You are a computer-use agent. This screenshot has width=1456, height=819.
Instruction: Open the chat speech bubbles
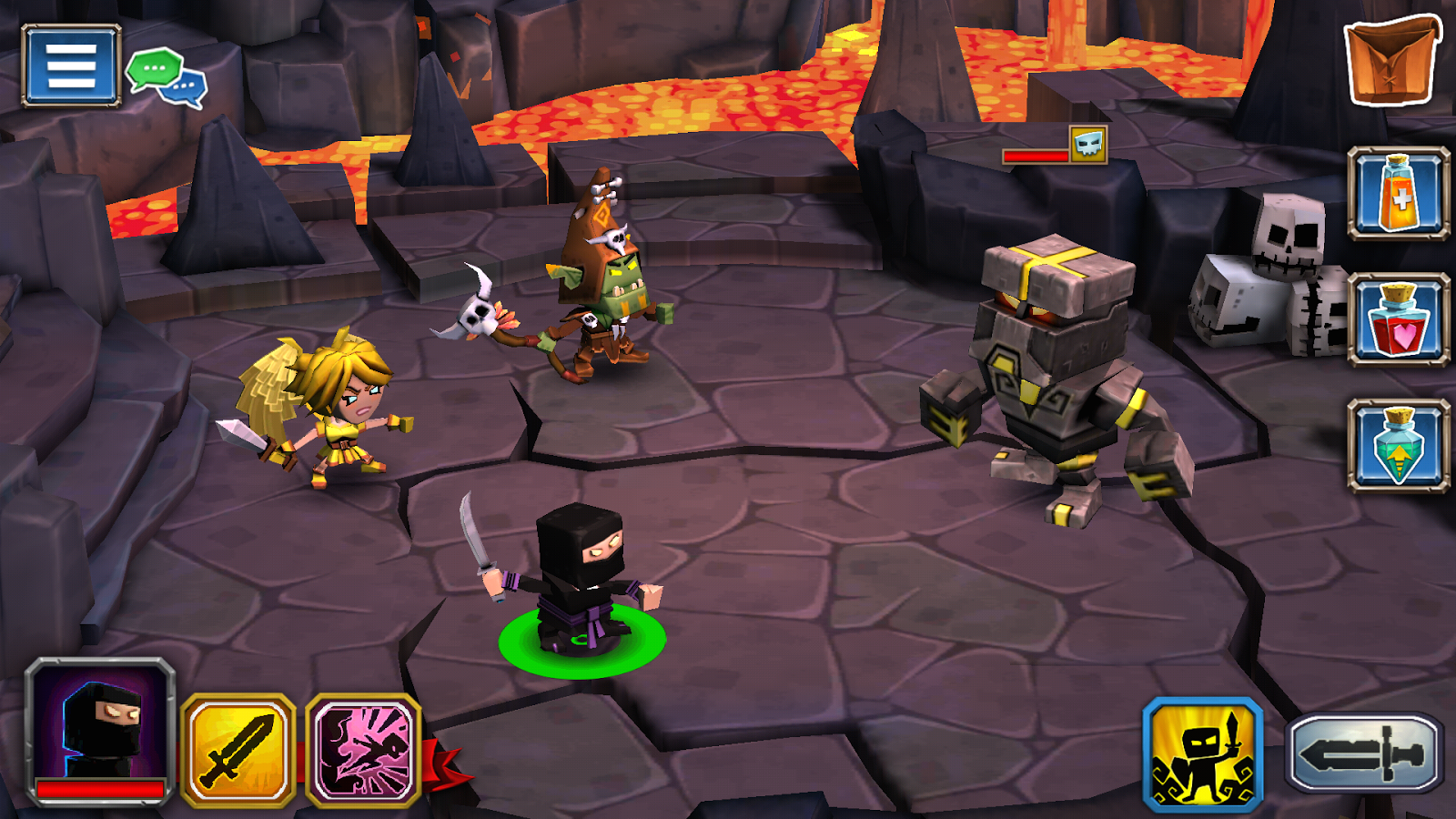166,77
